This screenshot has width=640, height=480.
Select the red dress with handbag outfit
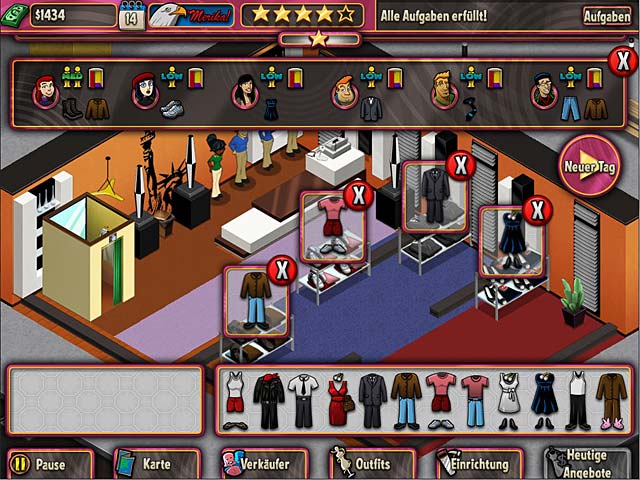339,400
